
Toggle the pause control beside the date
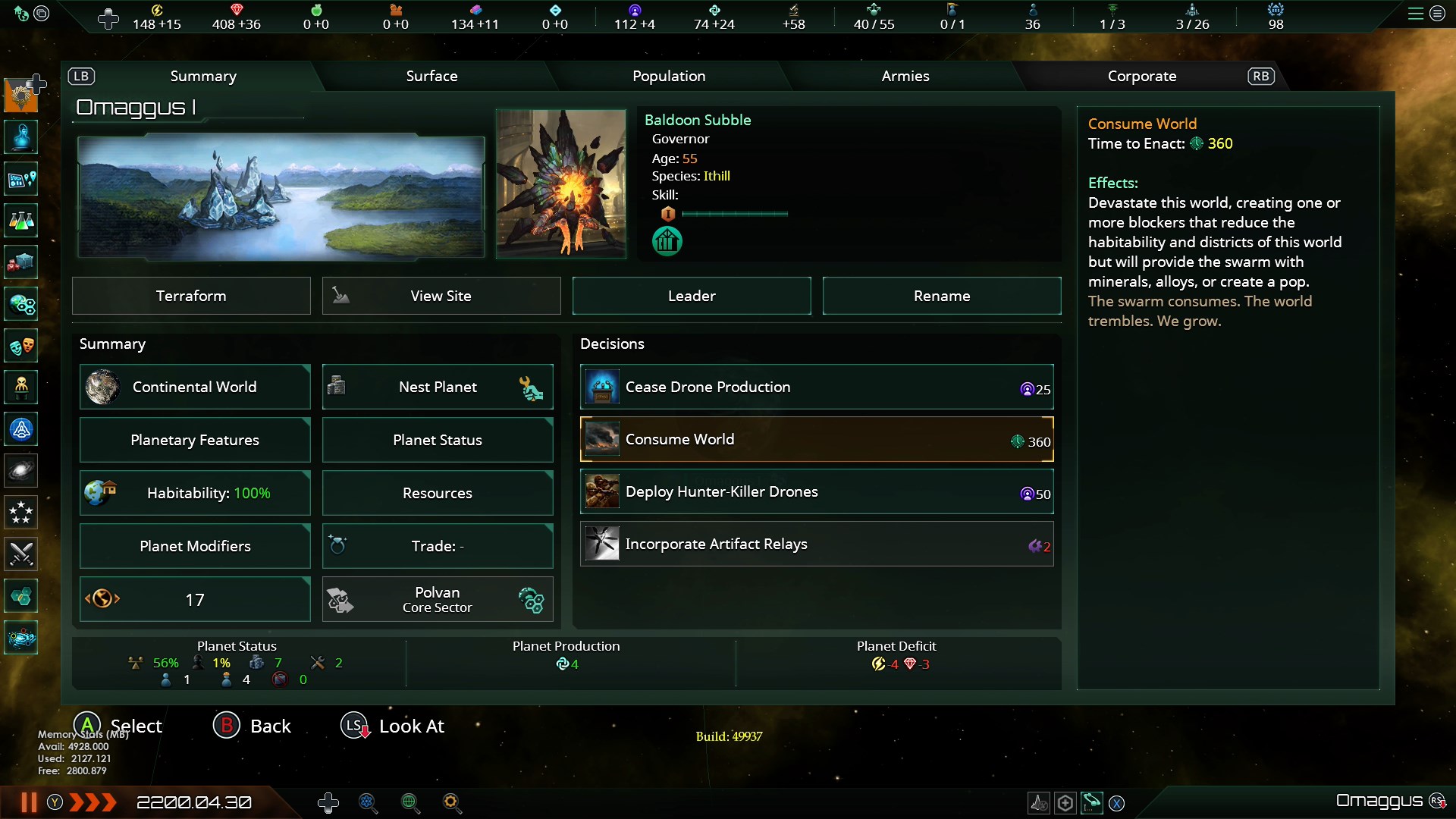tap(29, 802)
